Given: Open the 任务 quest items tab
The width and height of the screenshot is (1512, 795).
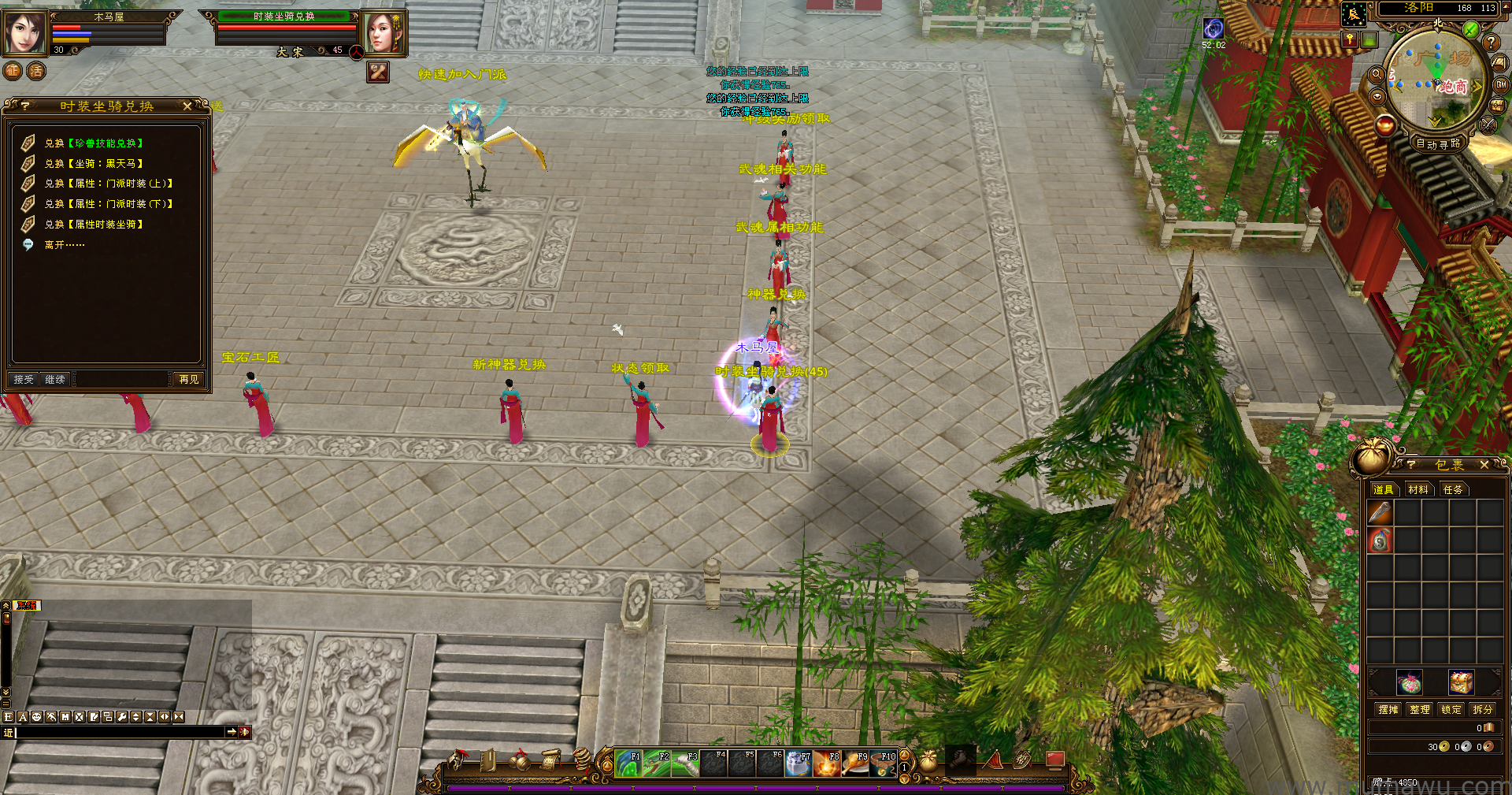Looking at the screenshot, I should [1453, 490].
